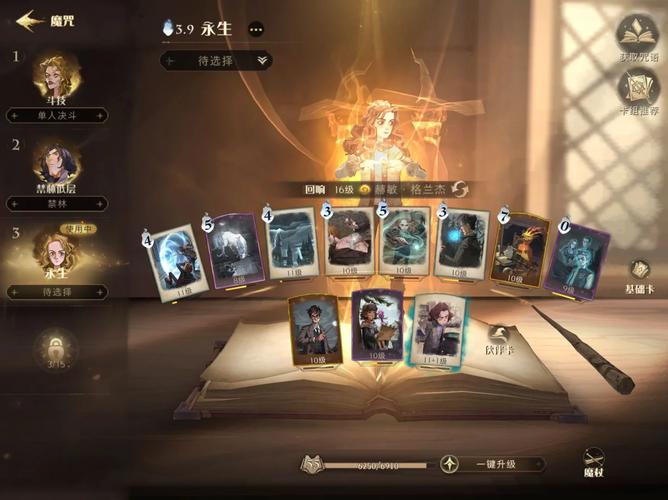
Task: Select deck slot 2 with dark-haired portrait
Action: click(x=57, y=162)
